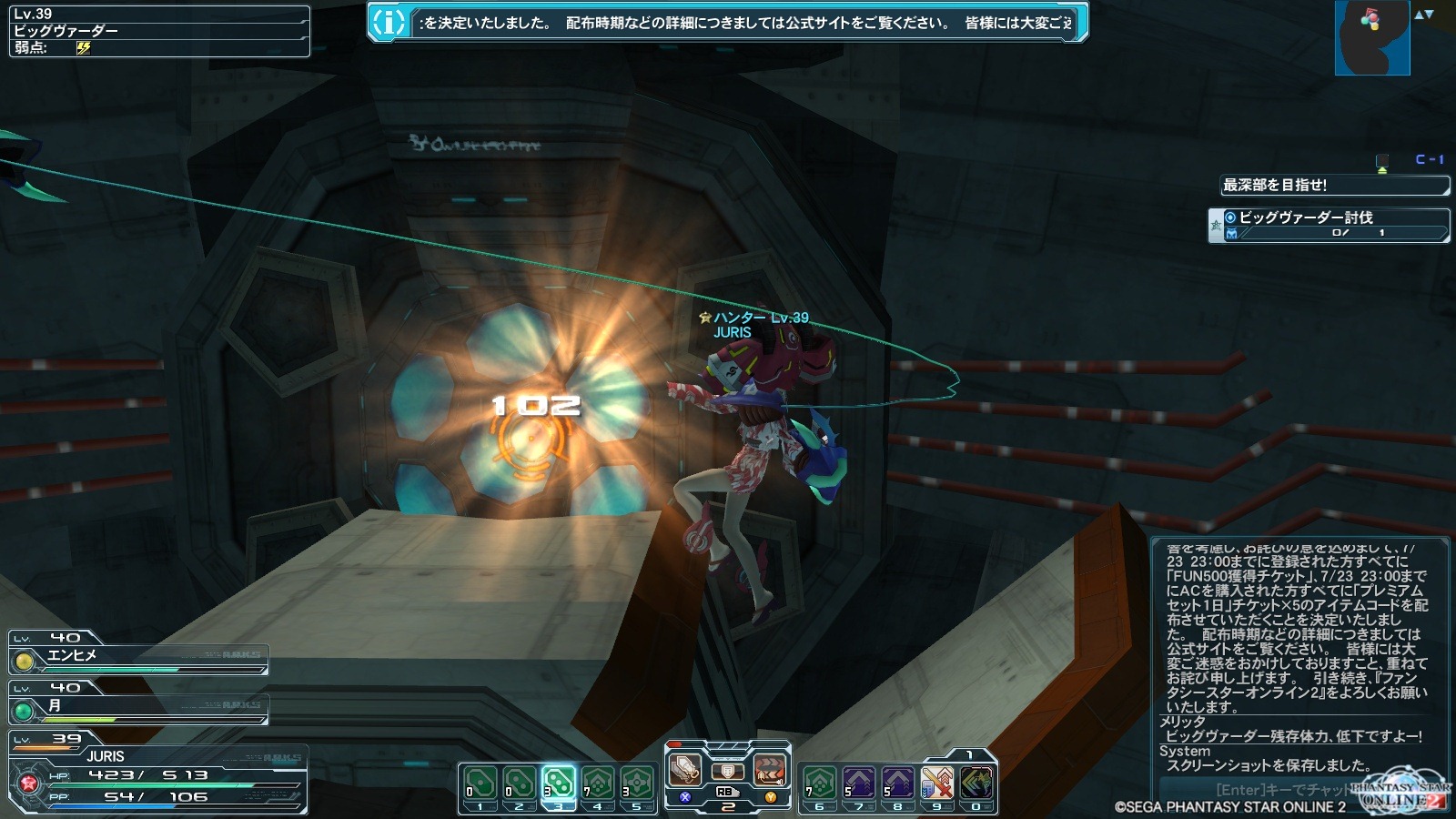Open the minimap in the top-right corner
Image resolution: width=1456 pixels, height=819 pixels.
click(1371, 38)
